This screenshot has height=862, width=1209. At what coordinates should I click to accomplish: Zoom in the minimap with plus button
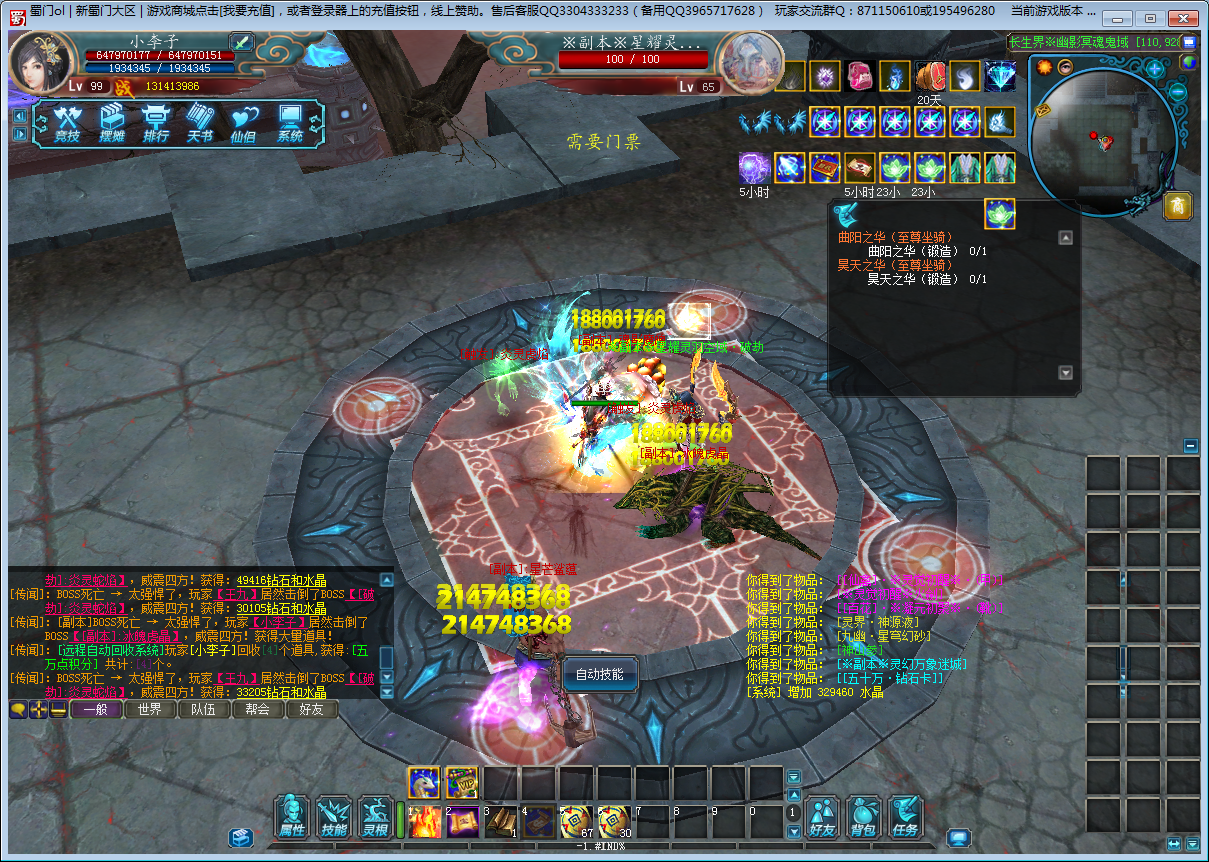point(1155,69)
